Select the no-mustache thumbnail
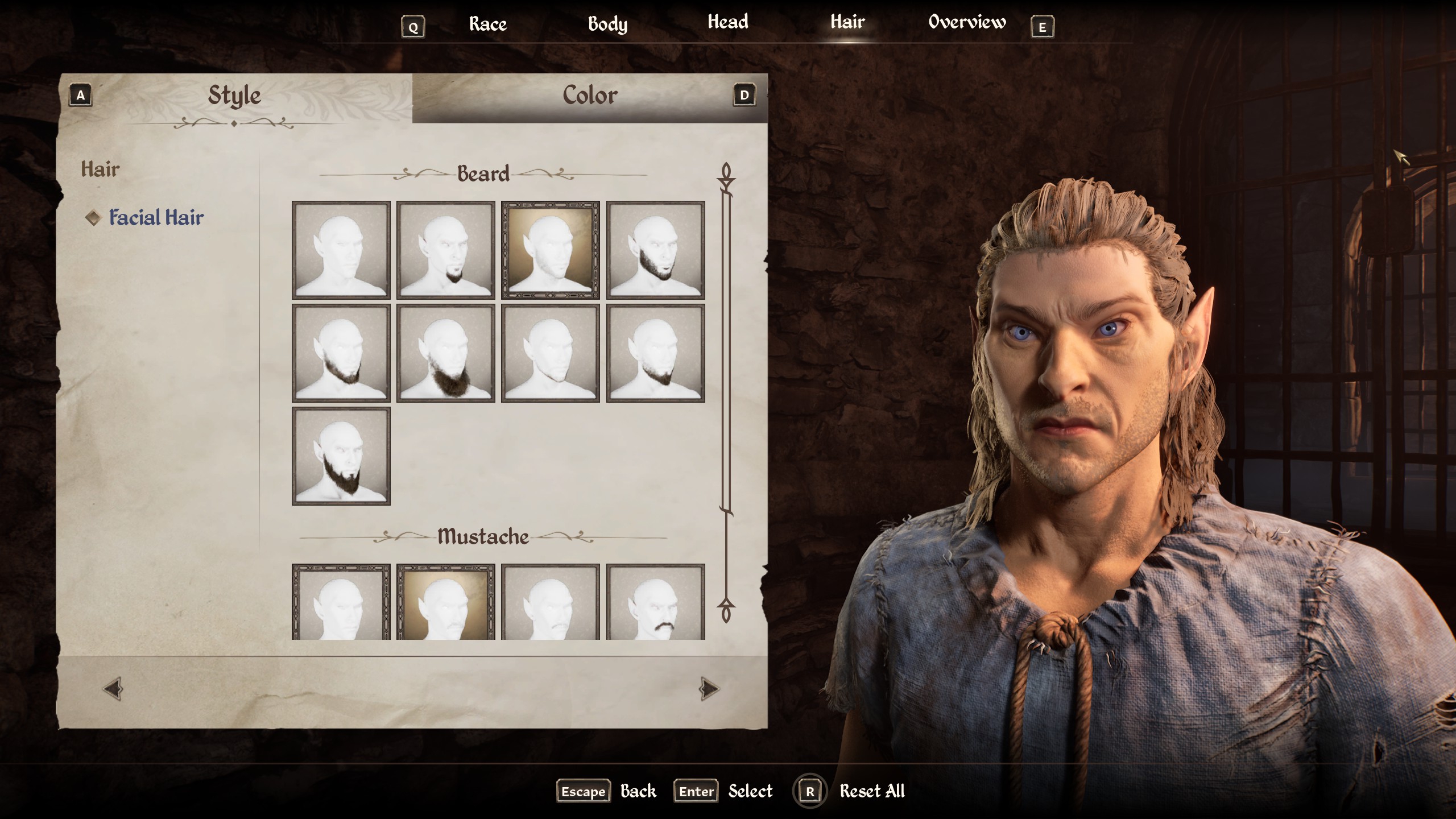 [x=341, y=602]
